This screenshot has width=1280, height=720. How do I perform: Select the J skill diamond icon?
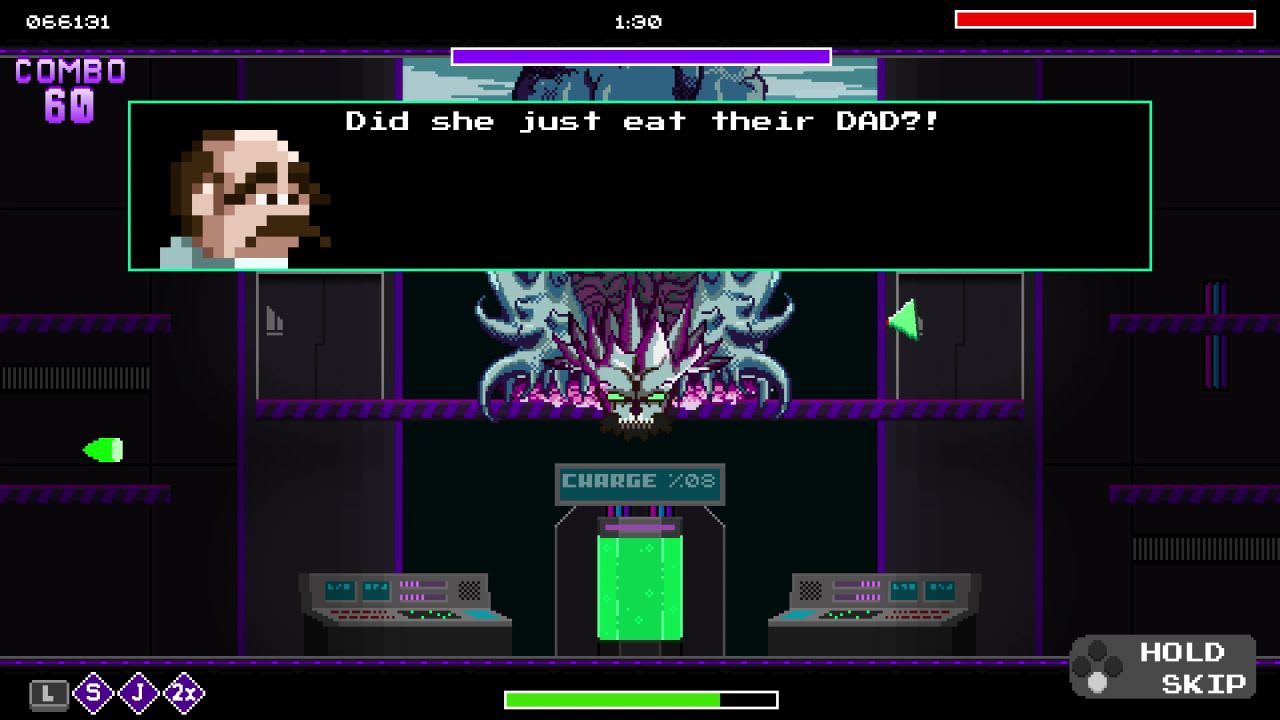[137, 693]
